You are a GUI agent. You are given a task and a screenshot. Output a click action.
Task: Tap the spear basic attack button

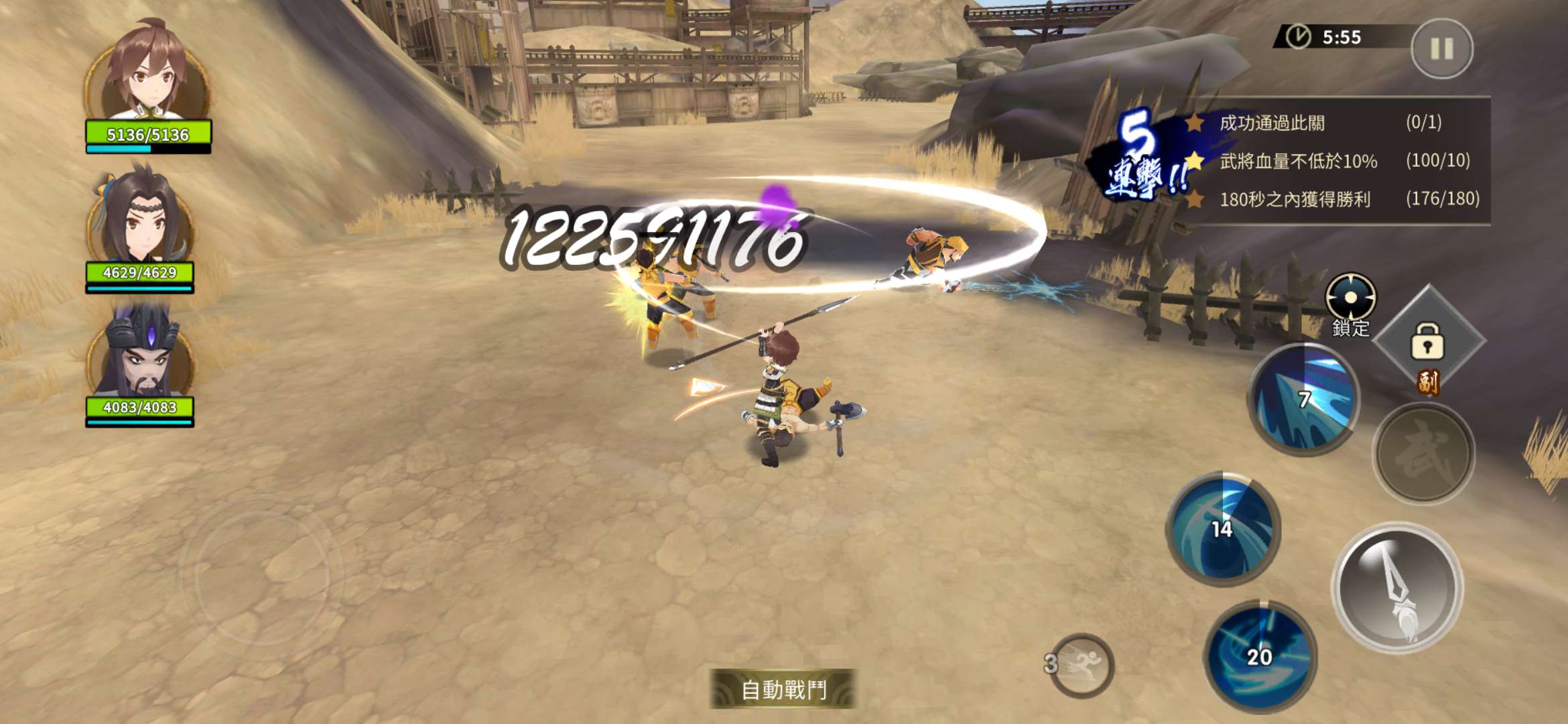click(1398, 588)
